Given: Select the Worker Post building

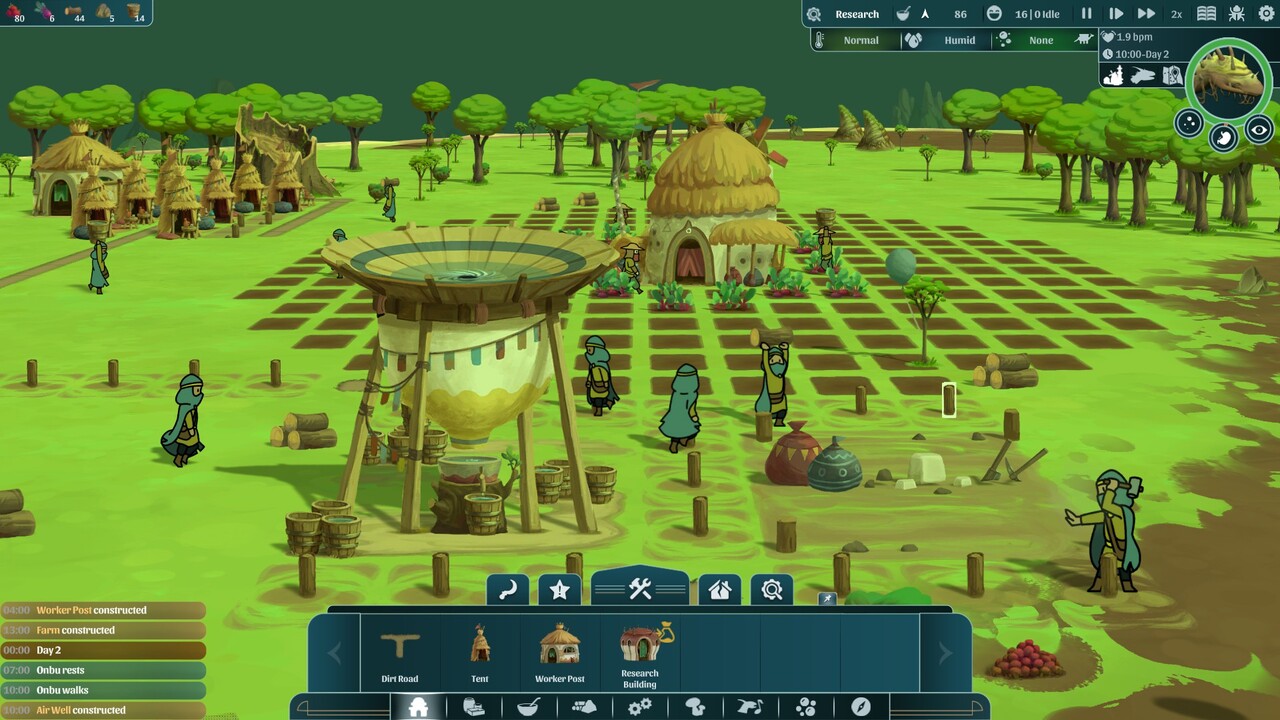Looking at the screenshot, I should [560, 655].
